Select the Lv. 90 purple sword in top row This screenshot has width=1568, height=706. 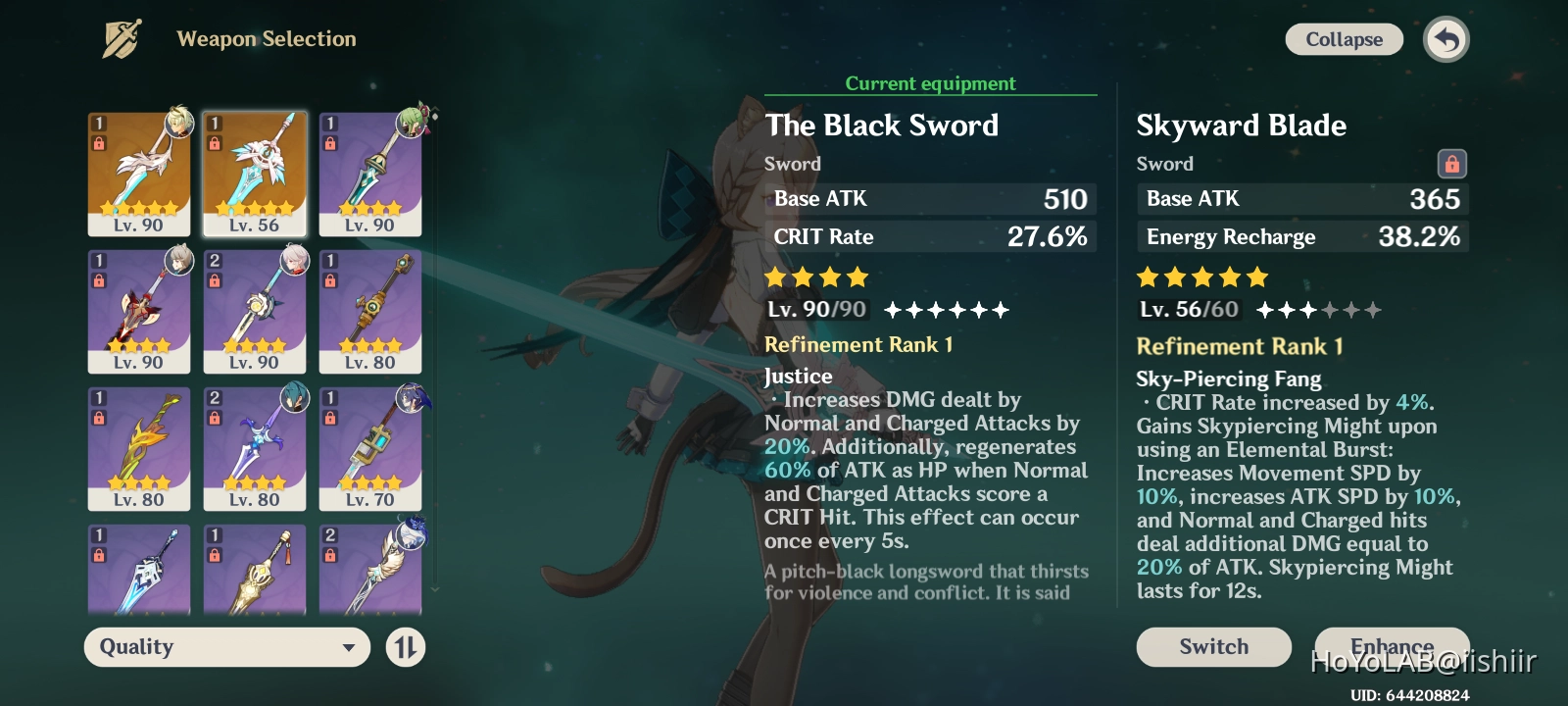(x=370, y=172)
